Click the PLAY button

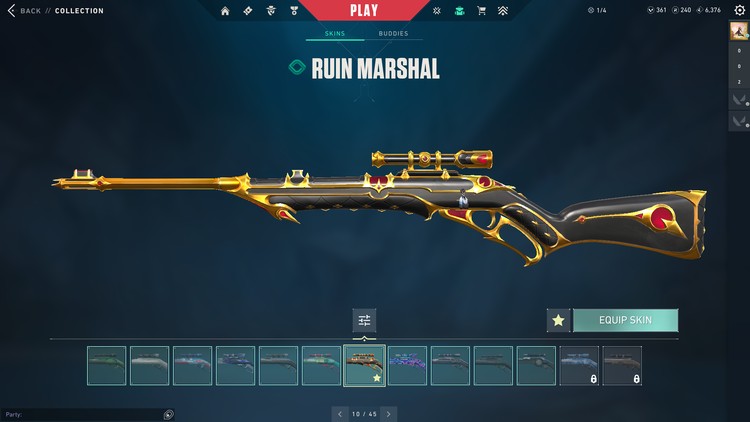(363, 10)
